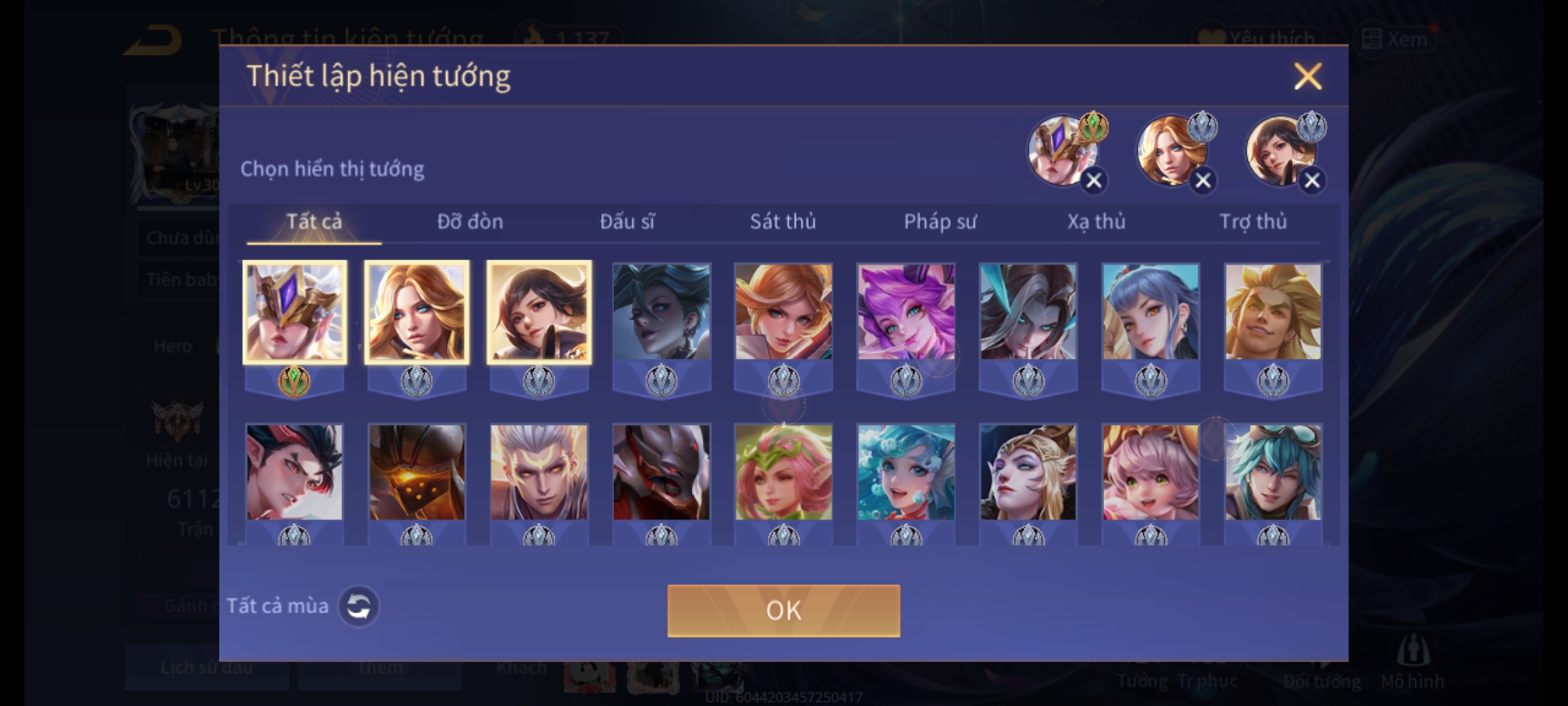Image resolution: width=1568 pixels, height=706 pixels.
Task: Show the Đấu sĩ hero tab
Action: 627,222
